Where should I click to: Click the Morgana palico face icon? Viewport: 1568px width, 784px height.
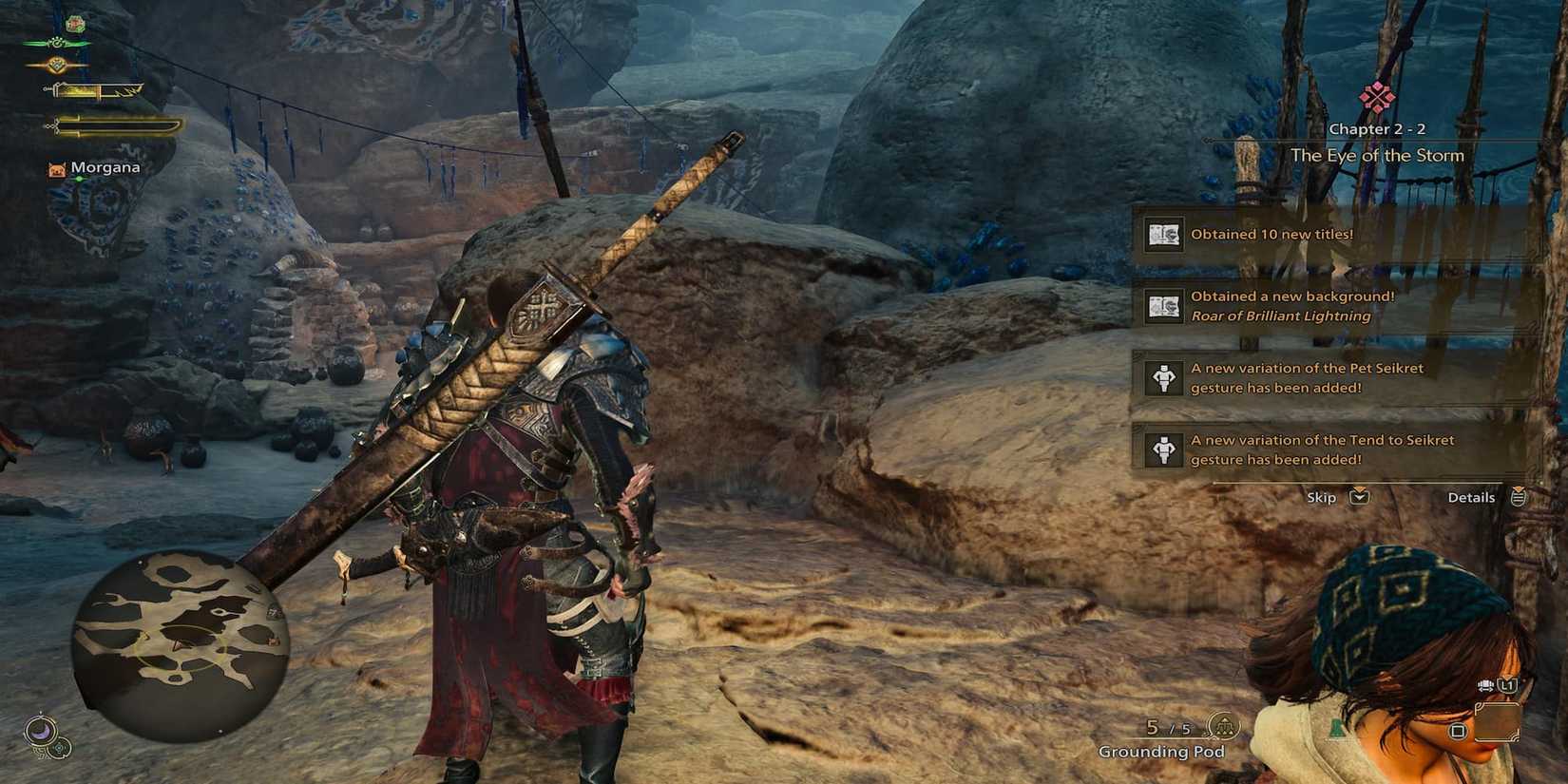[x=57, y=168]
